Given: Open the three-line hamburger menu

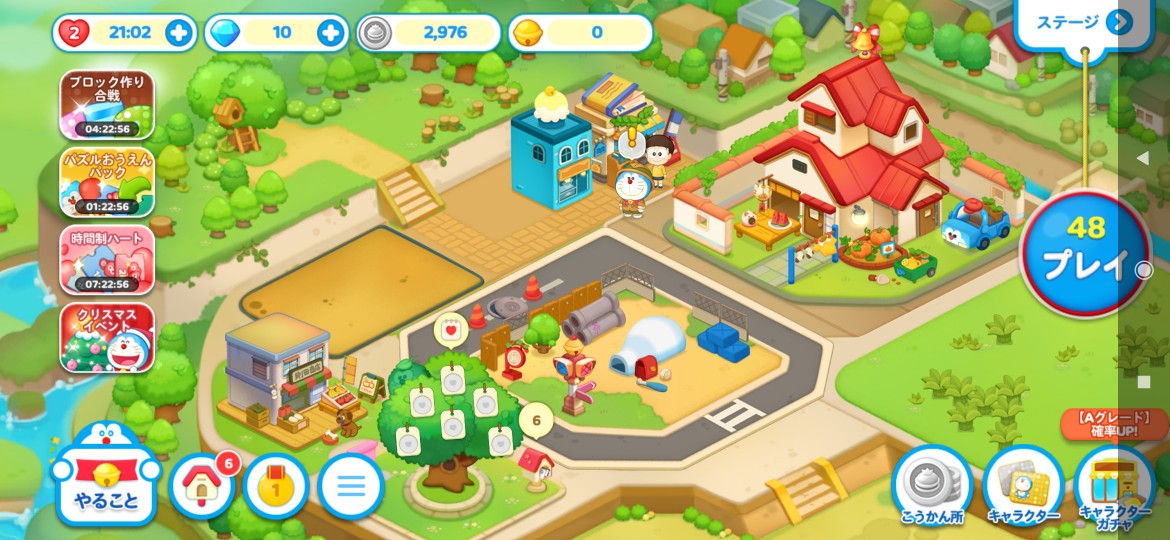Looking at the screenshot, I should tap(351, 487).
